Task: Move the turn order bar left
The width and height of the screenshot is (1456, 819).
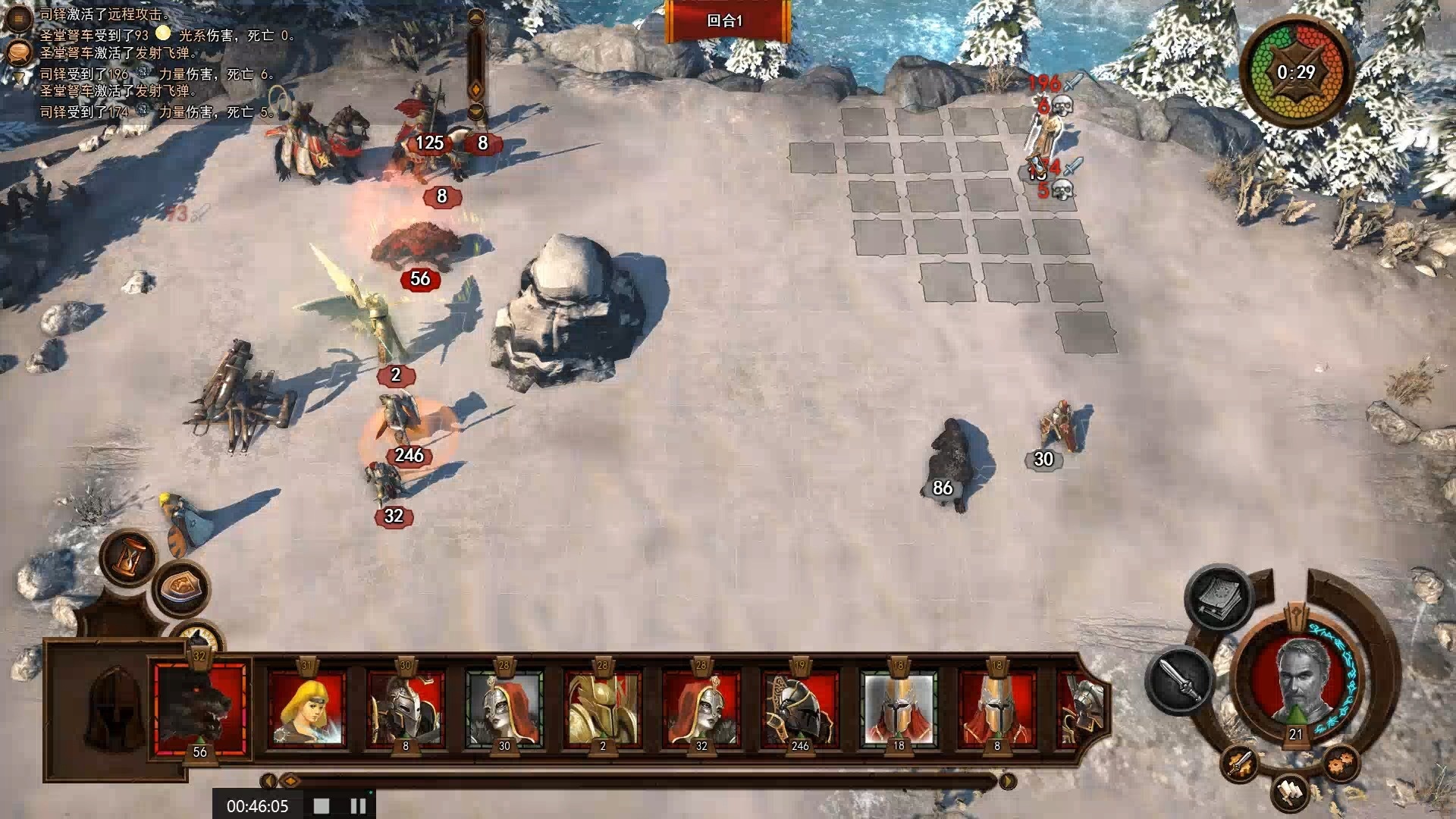Action: 268,780
